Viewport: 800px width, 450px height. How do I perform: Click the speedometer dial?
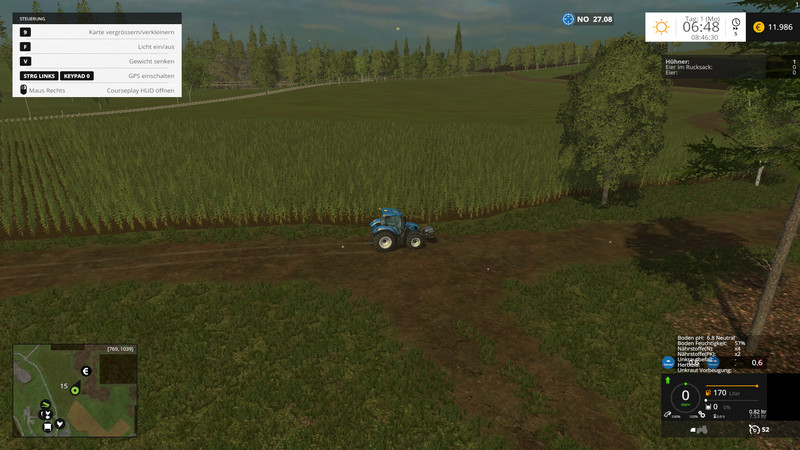click(685, 397)
